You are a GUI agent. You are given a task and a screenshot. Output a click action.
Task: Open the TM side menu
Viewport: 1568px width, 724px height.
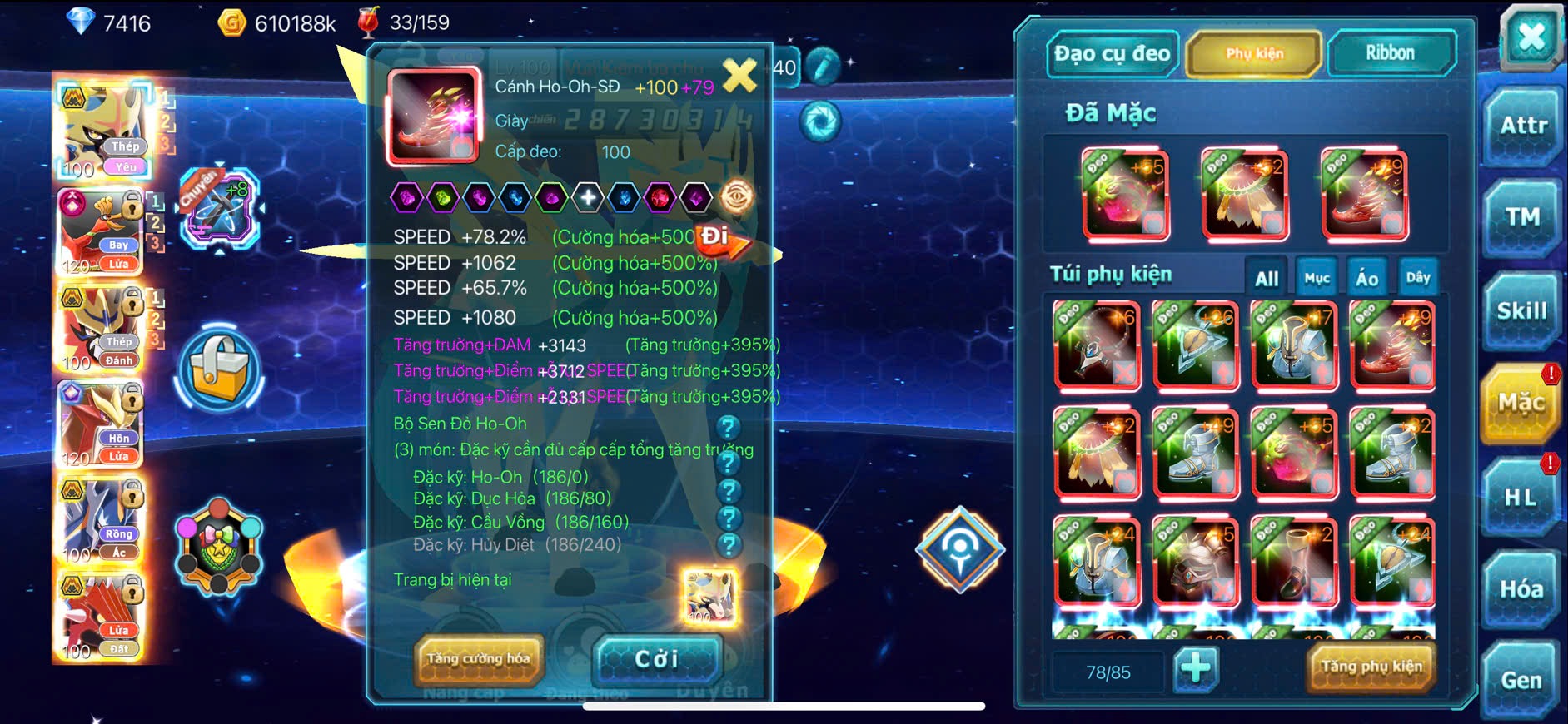pos(1522,218)
